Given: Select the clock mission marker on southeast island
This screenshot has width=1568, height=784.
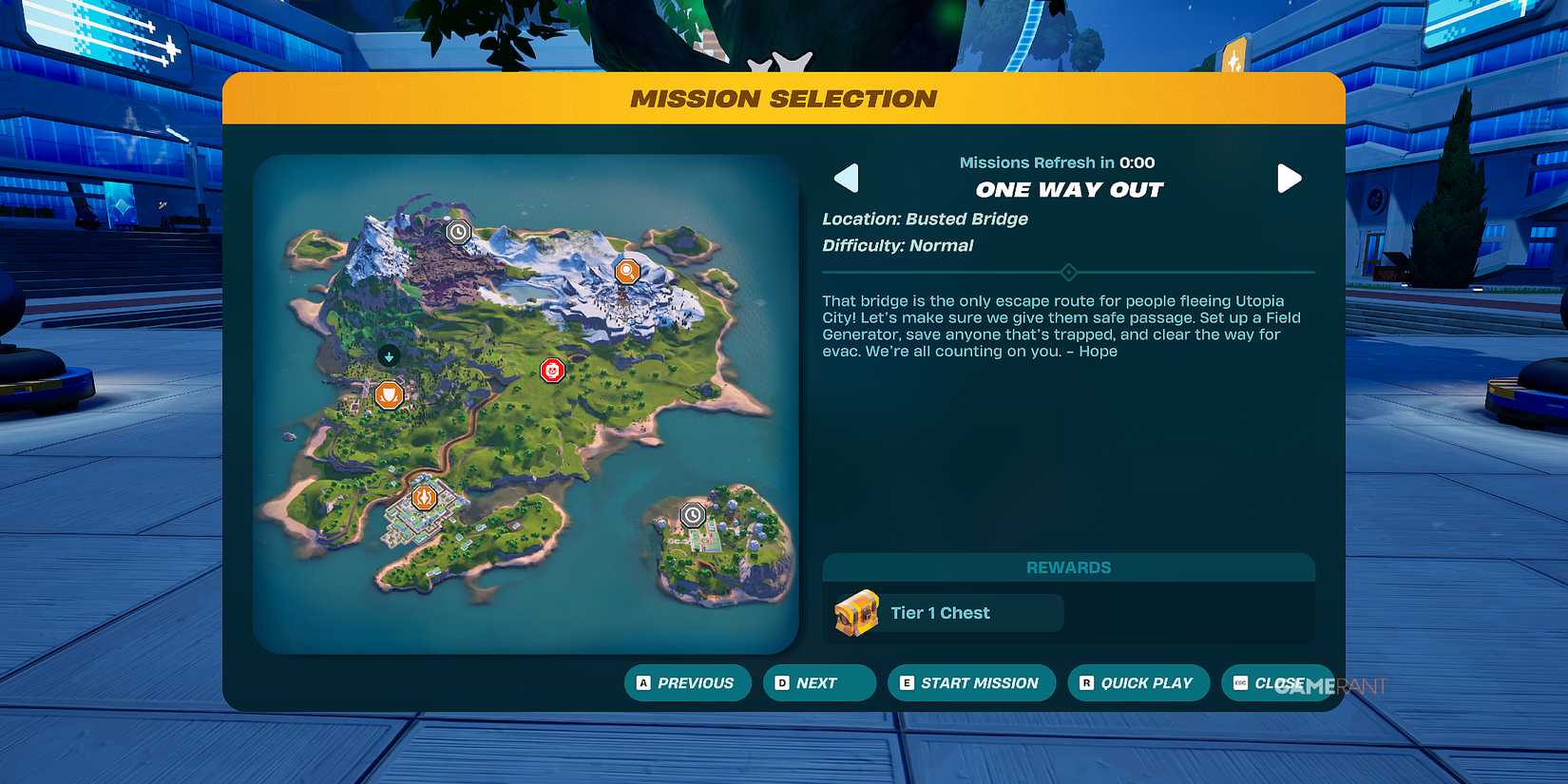Looking at the screenshot, I should (693, 514).
